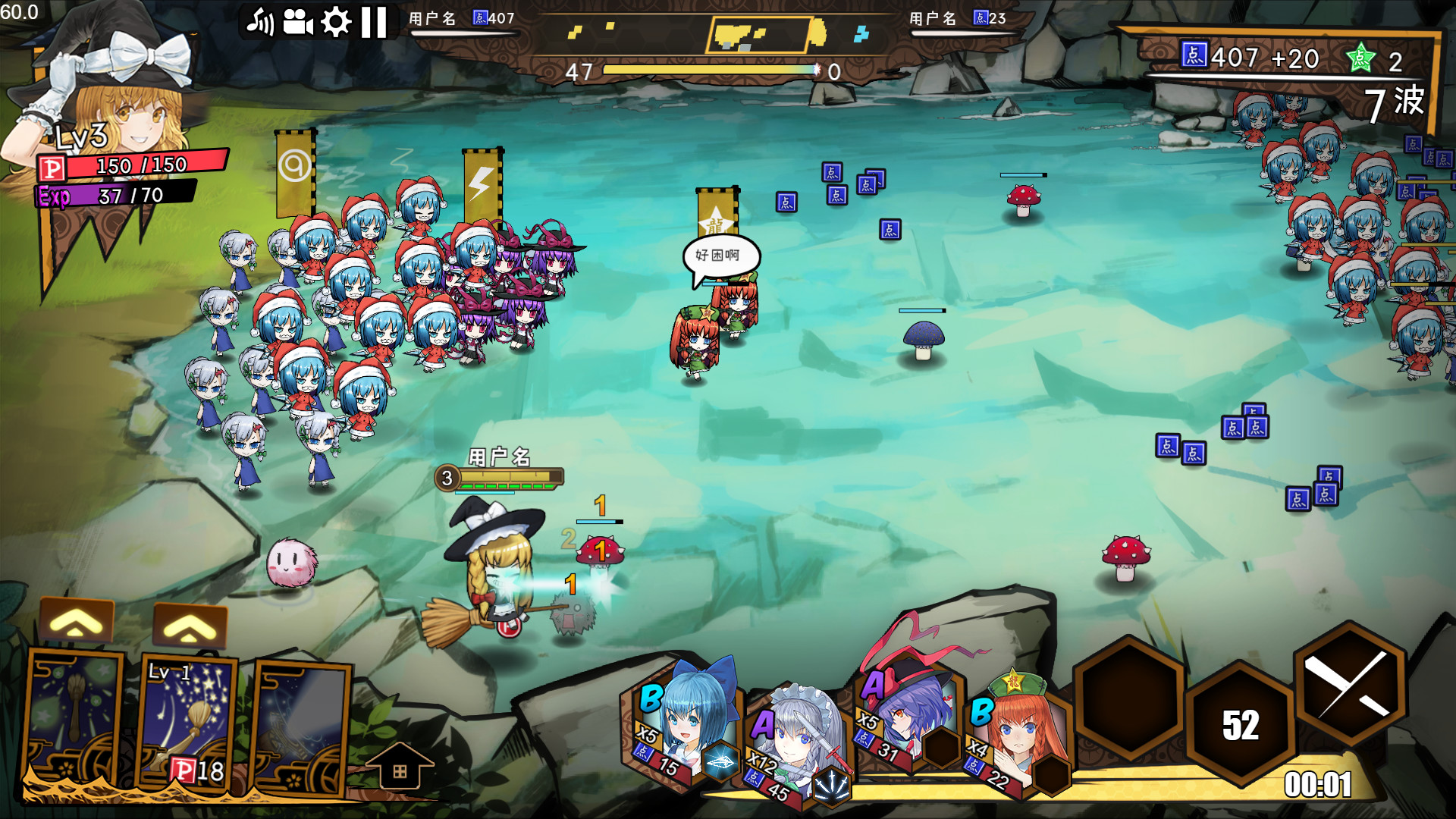The image size is (1456, 819).
Task: Click the 407 +20 points display
Action: [1251, 57]
